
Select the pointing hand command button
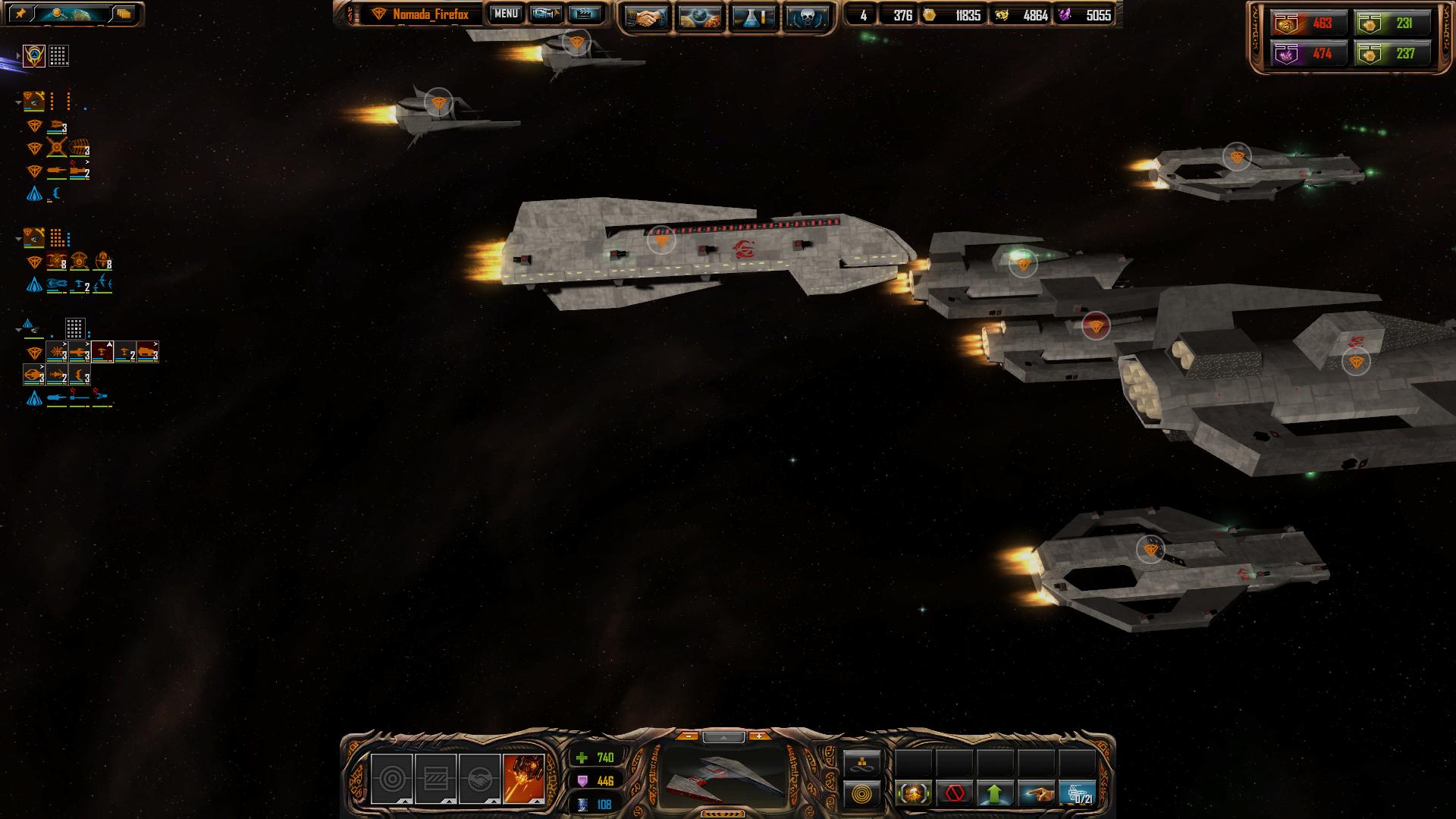coord(1036,794)
